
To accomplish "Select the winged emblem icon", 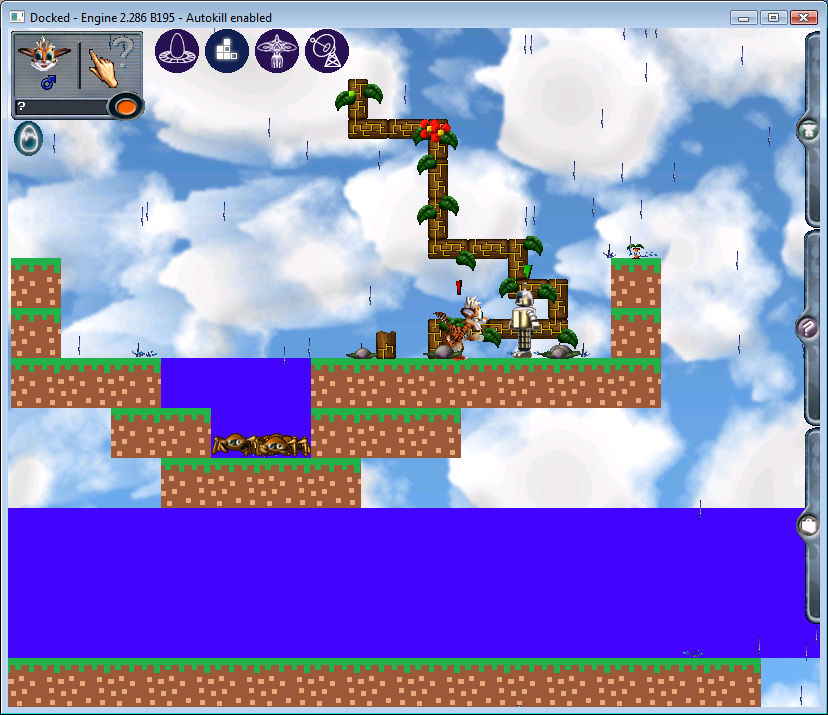I will pyautogui.click(x=277, y=51).
